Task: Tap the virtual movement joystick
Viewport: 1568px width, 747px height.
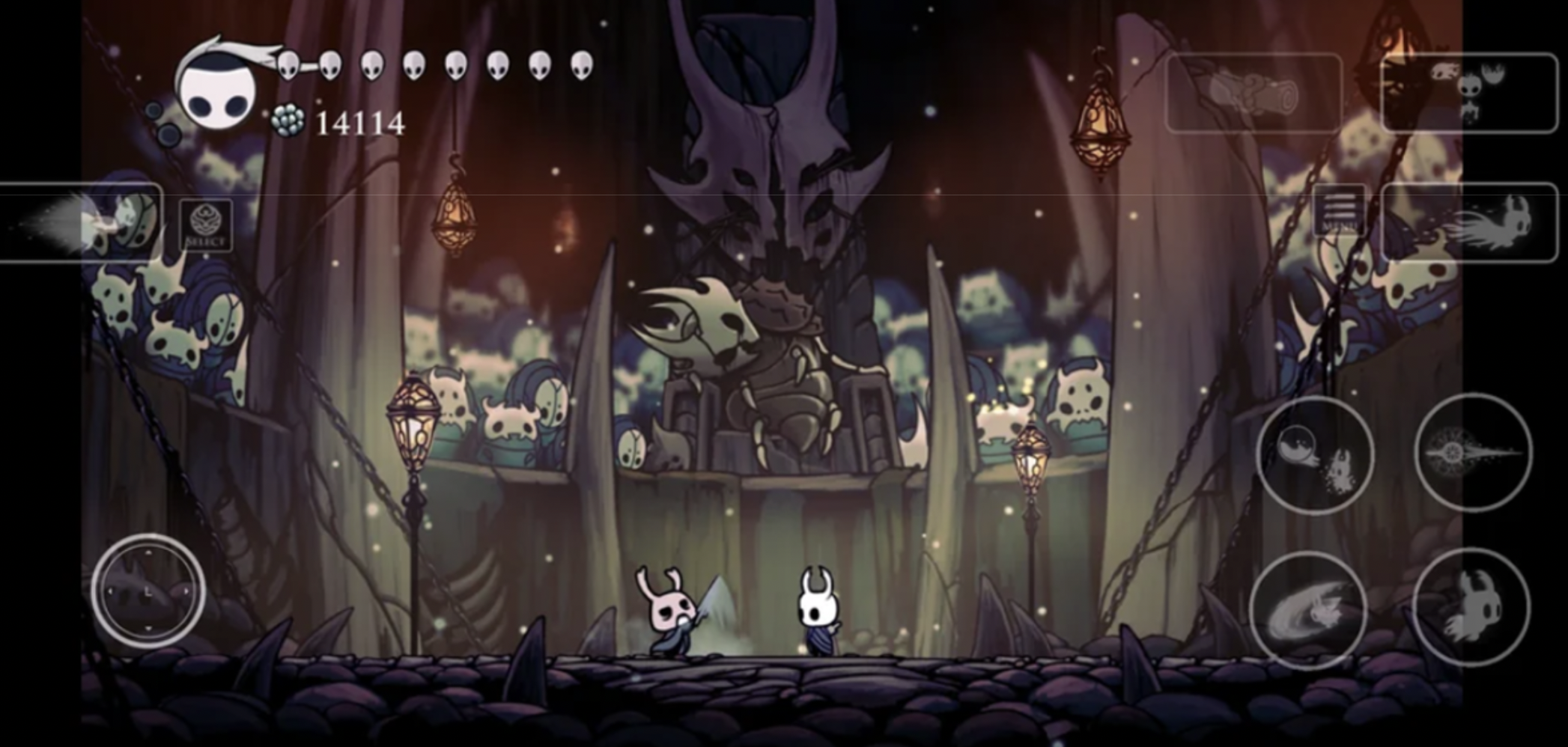Action: [148, 591]
